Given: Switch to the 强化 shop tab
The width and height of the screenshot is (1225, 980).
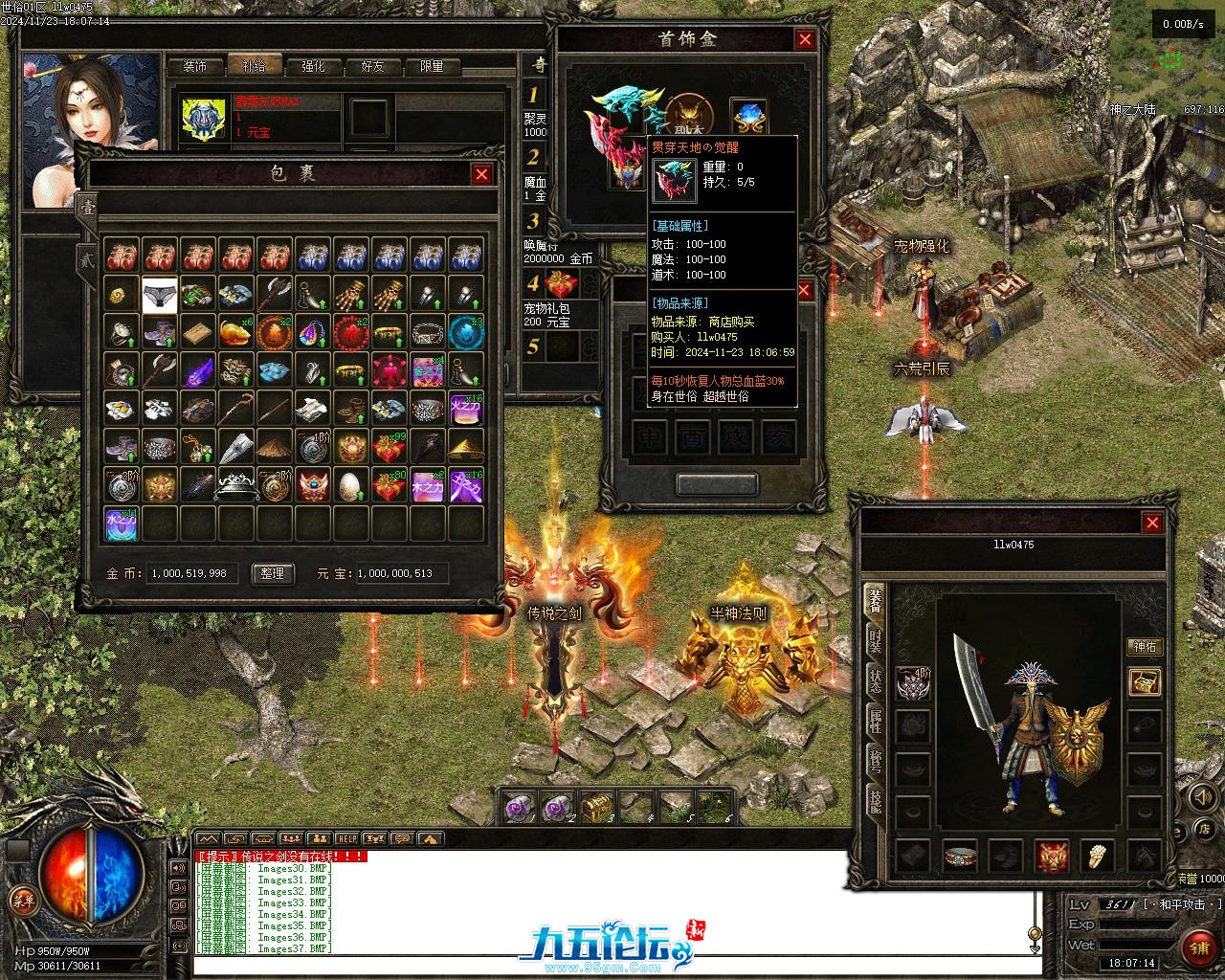Looking at the screenshot, I should point(313,66).
